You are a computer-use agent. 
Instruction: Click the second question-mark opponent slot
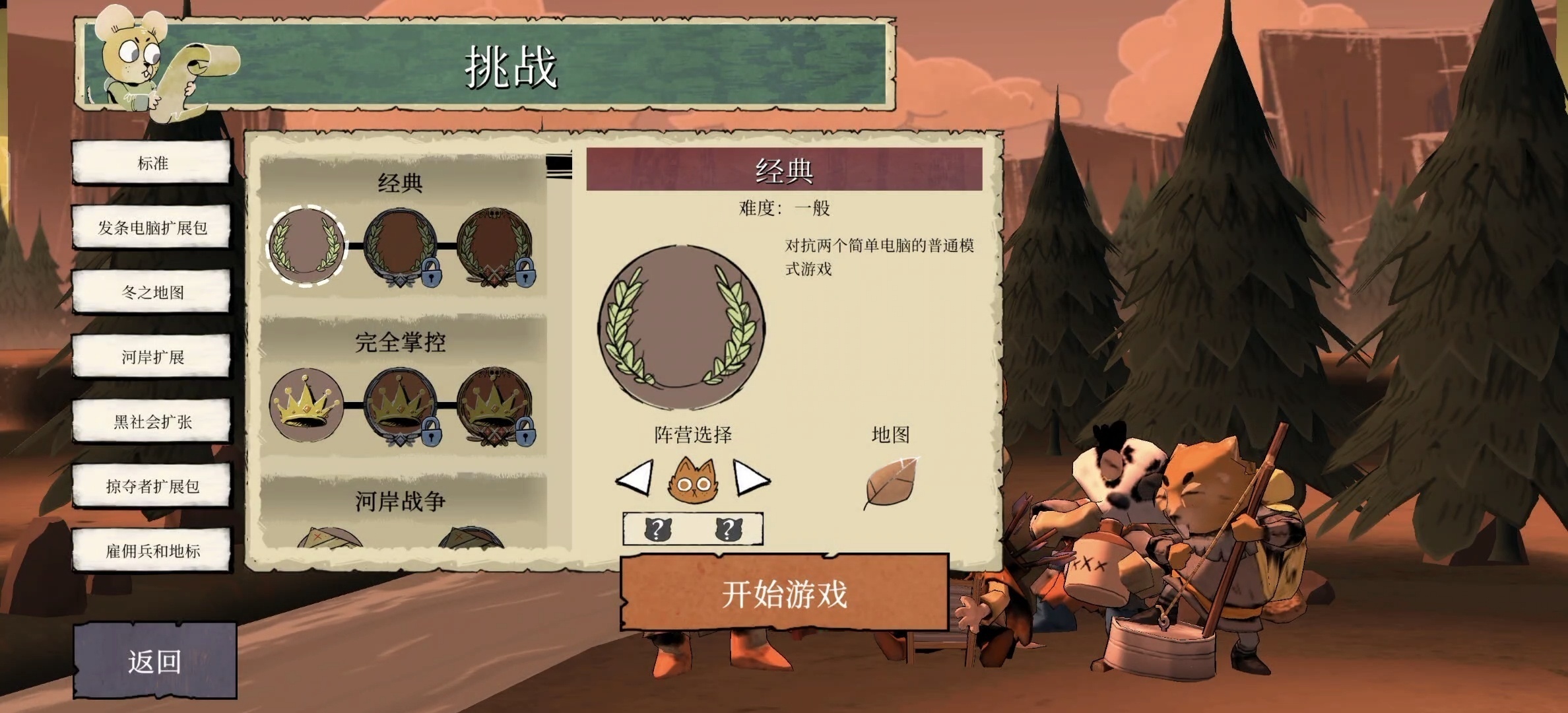point(728,529)
